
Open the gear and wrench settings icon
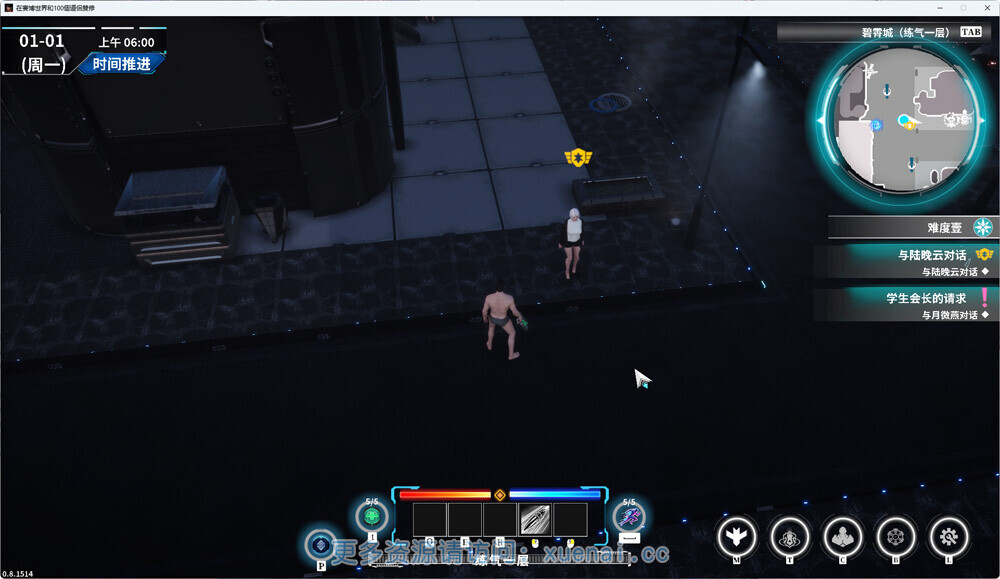tap(948, 537)
